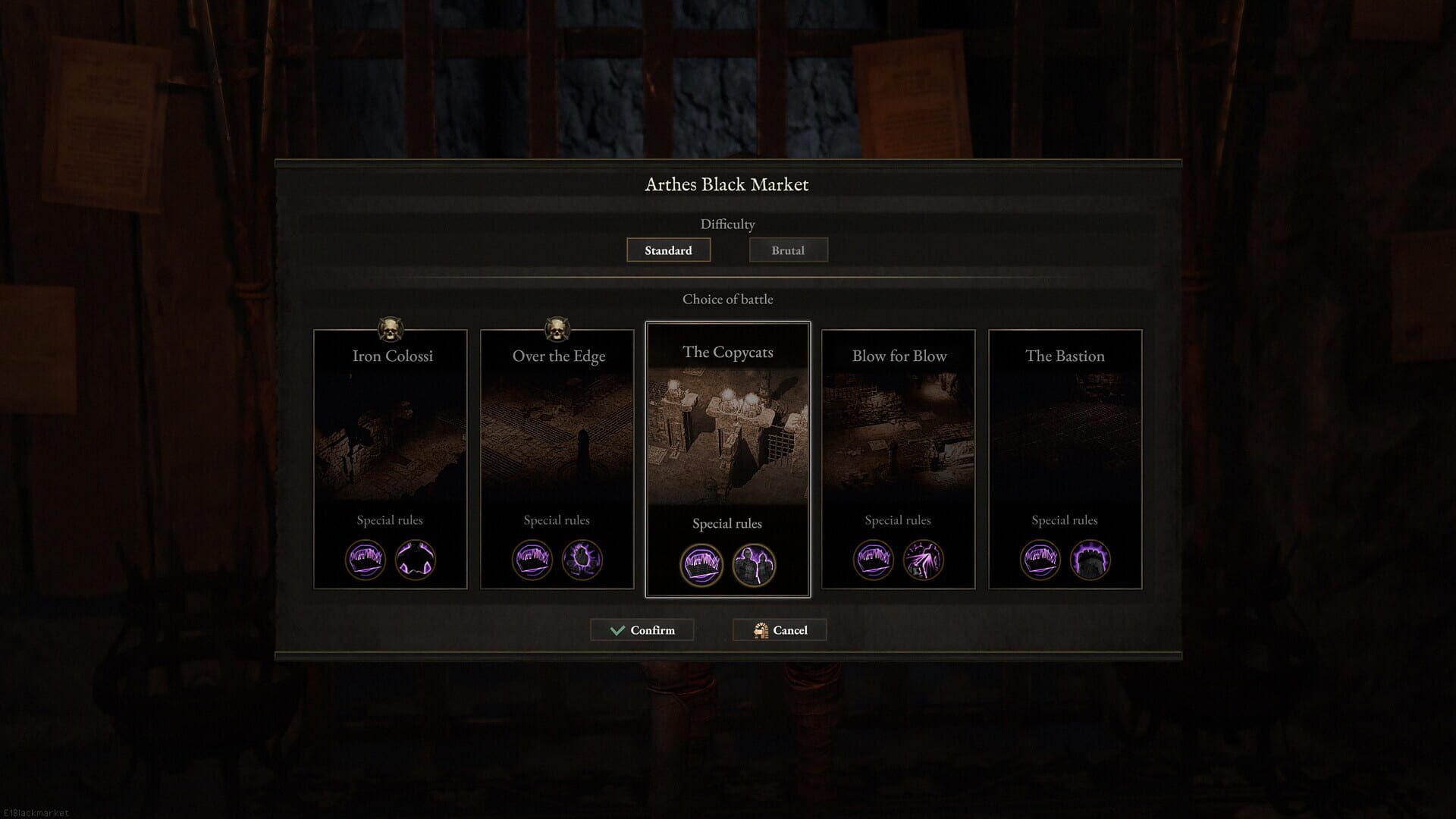Click the skull marker above Iron Colossi

click(x=391, y=328)
